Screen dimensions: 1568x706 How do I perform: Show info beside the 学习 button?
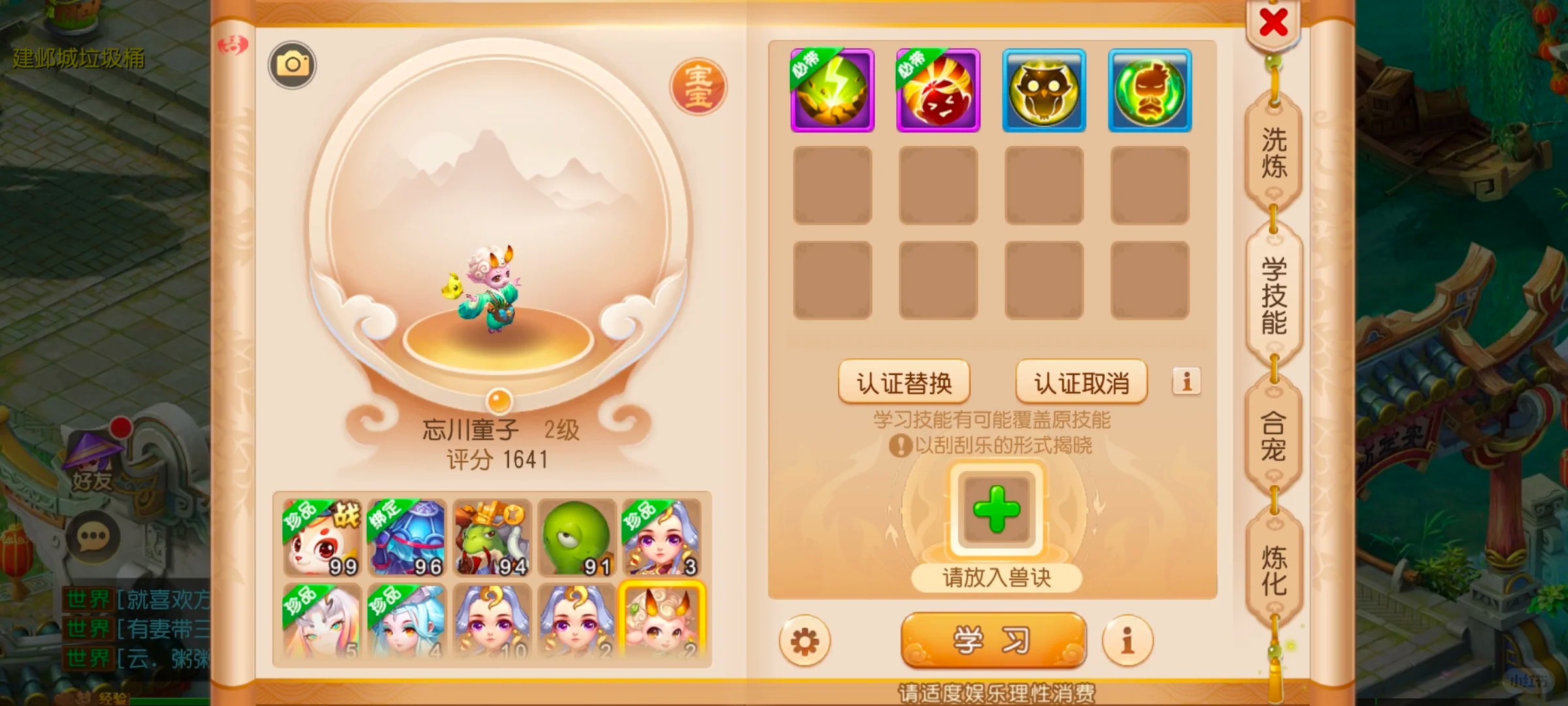coord(1127,641)
